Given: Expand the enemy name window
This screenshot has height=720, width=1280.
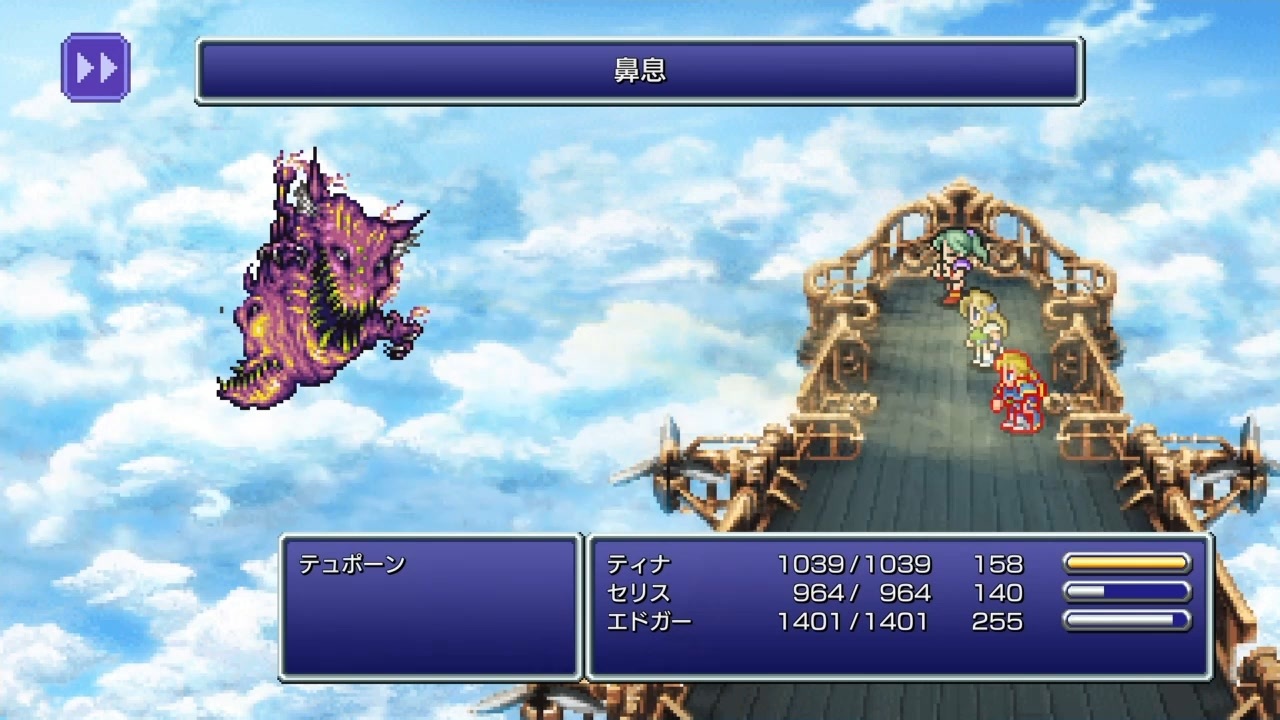Looking at the screenshot, I should (430, 605).
